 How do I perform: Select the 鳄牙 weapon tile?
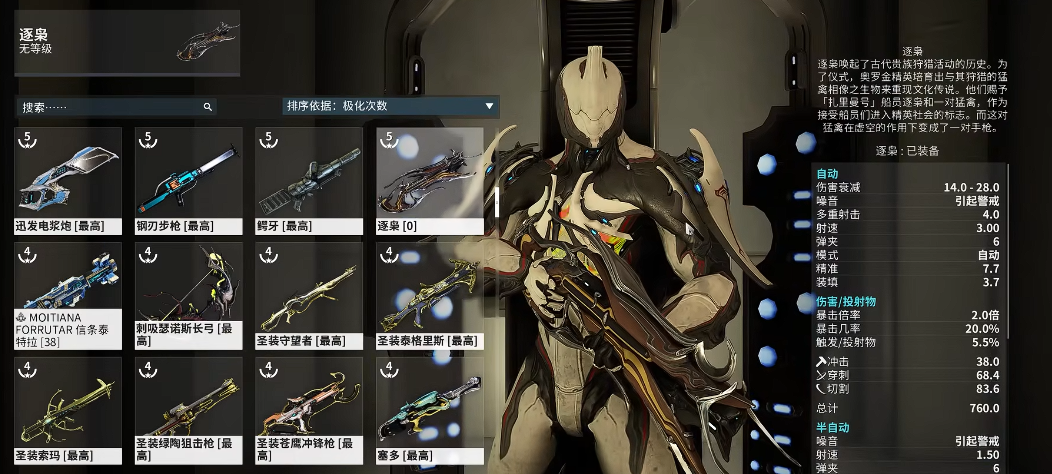(308, 179)
